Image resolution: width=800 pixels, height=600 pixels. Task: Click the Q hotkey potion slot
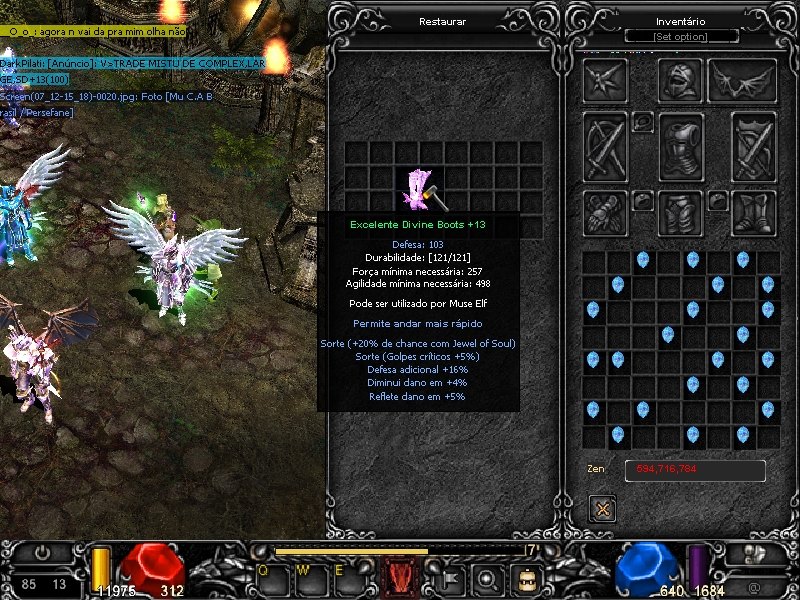pyautogui.click(x=264, y=573)
